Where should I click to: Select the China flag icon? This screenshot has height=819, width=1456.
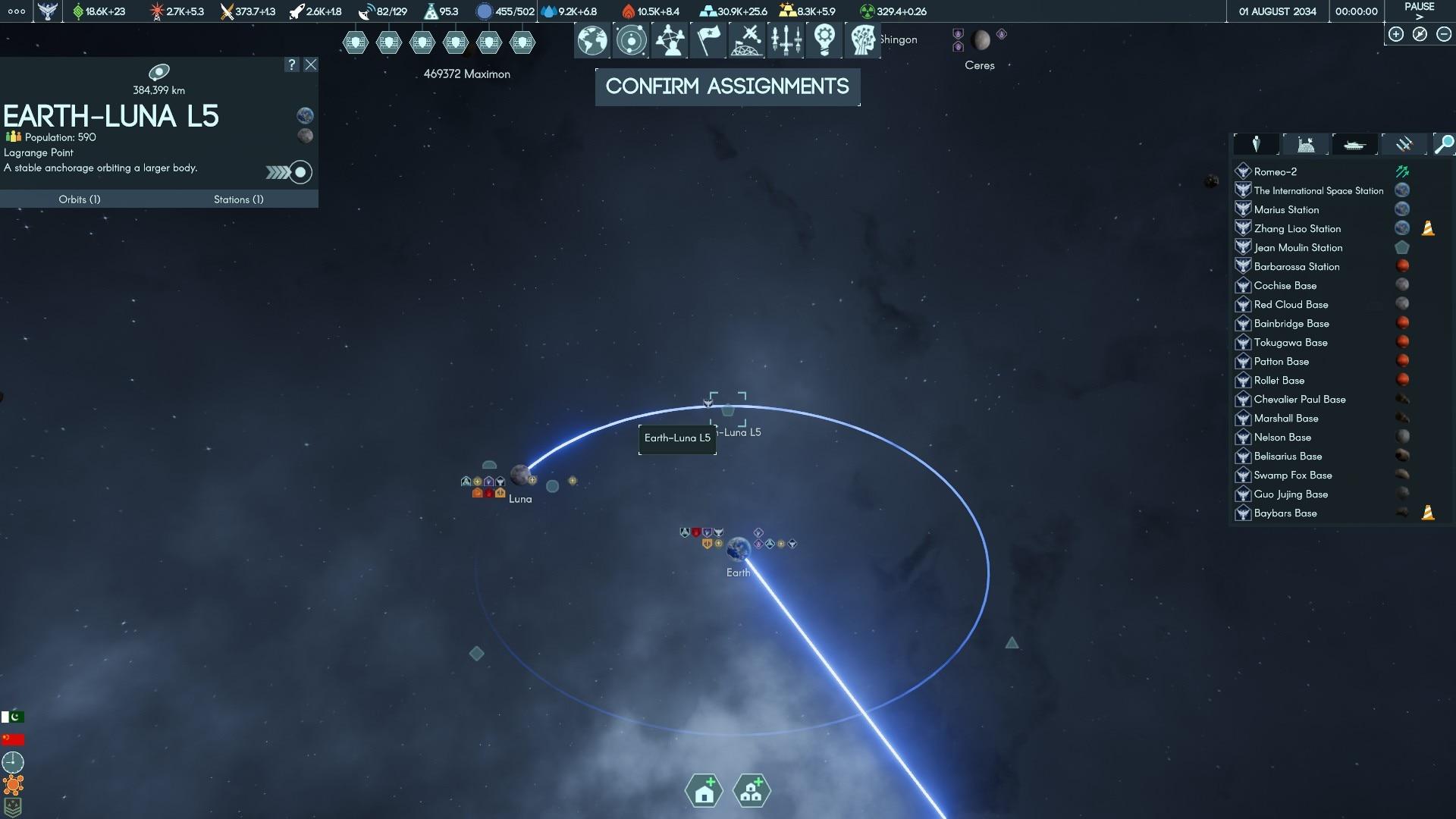[13, 739]
